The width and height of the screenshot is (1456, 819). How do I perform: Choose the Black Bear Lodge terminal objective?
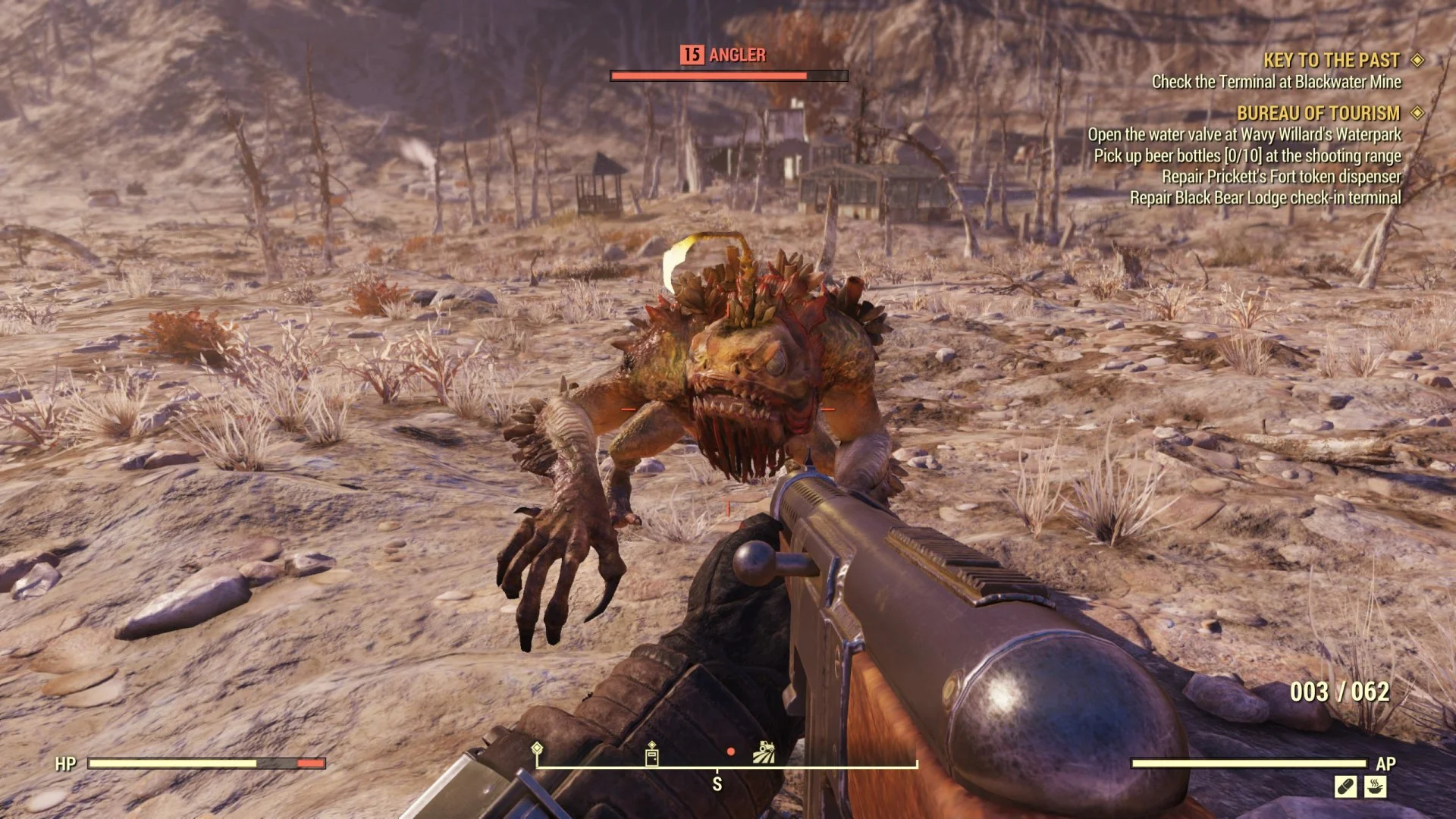tap(1266, 198)
